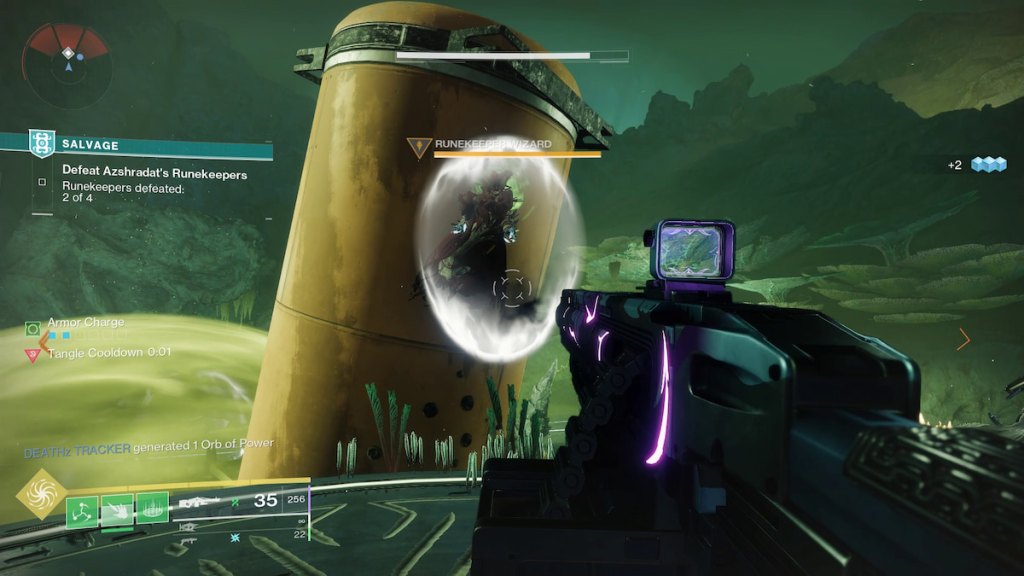Select the Salvage activity emblem icon
1024x576 pixels.
pos(42,144)
